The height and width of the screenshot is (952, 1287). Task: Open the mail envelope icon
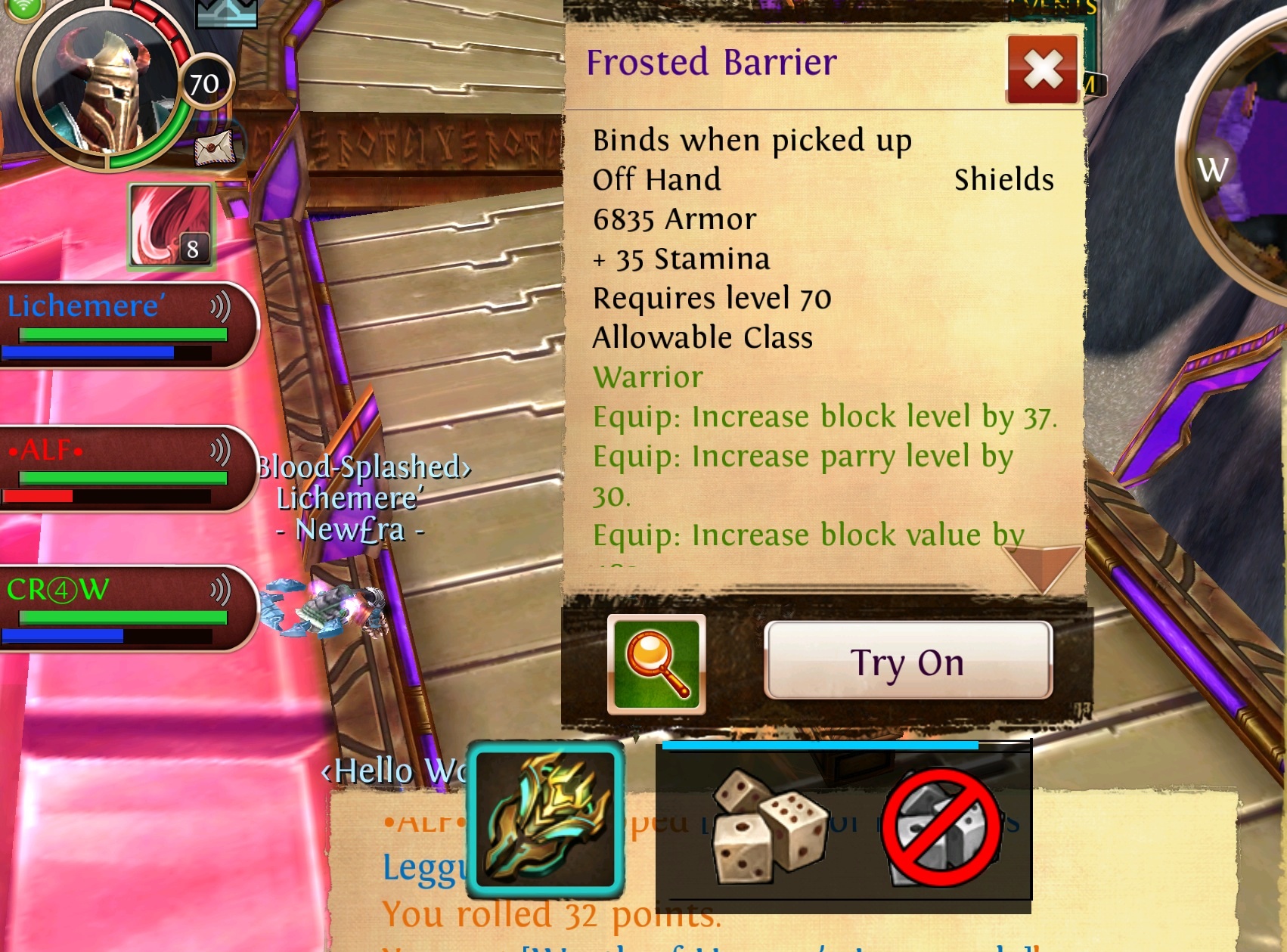[x=216, y=147]
